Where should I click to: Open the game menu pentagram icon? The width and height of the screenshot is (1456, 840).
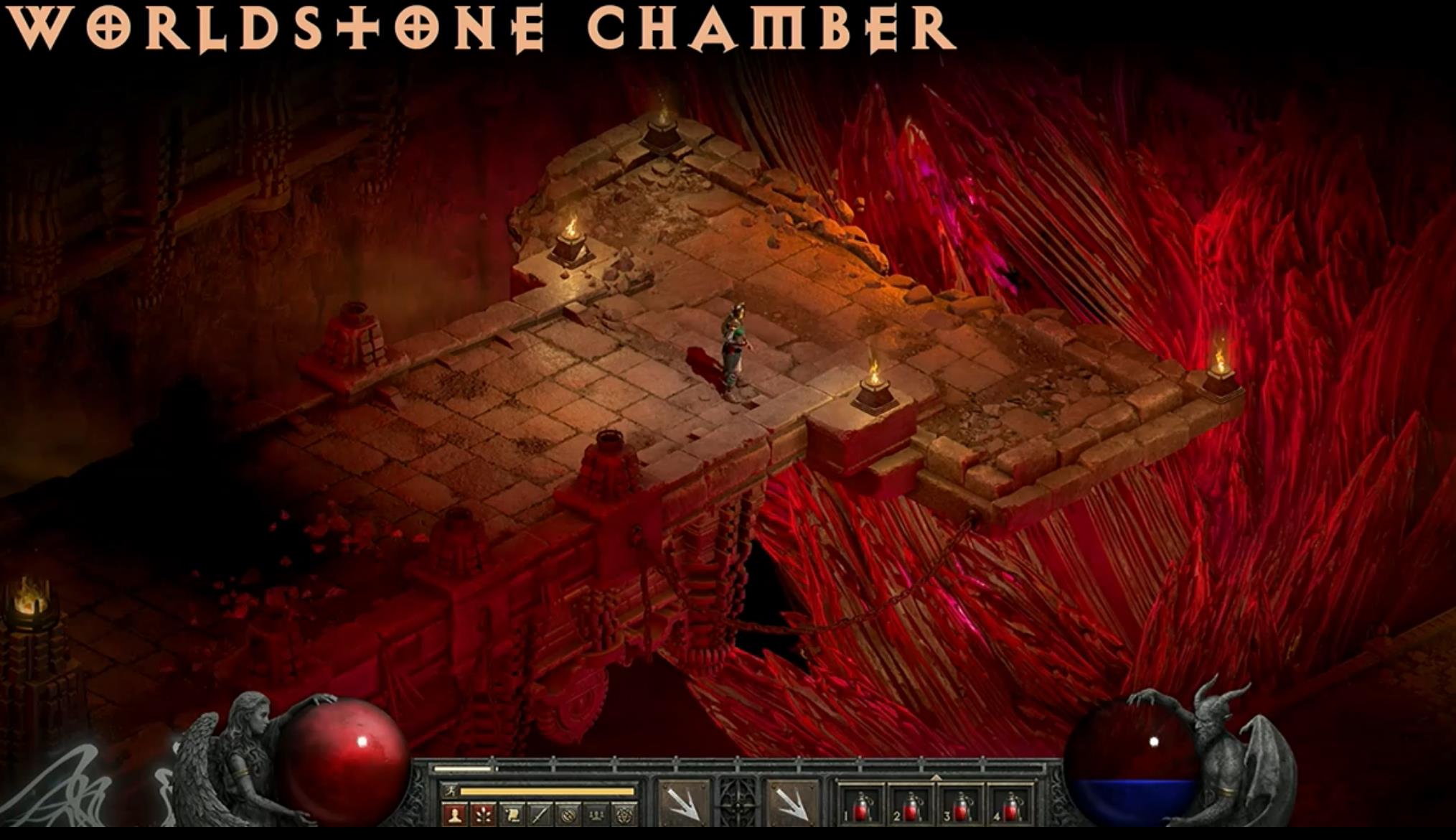[x=624, y=814]
